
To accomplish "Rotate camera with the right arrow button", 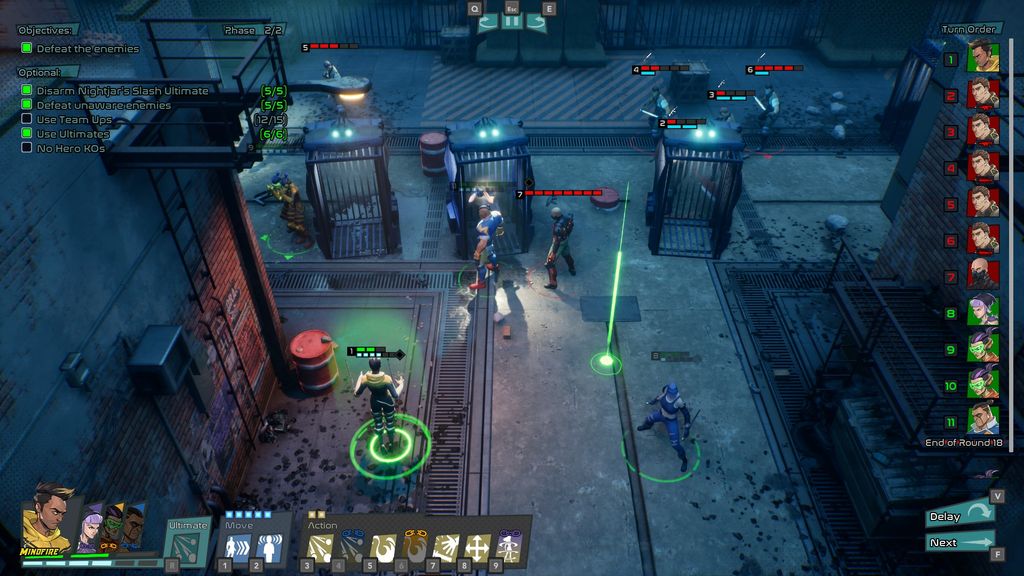I will tap(537, 22).
